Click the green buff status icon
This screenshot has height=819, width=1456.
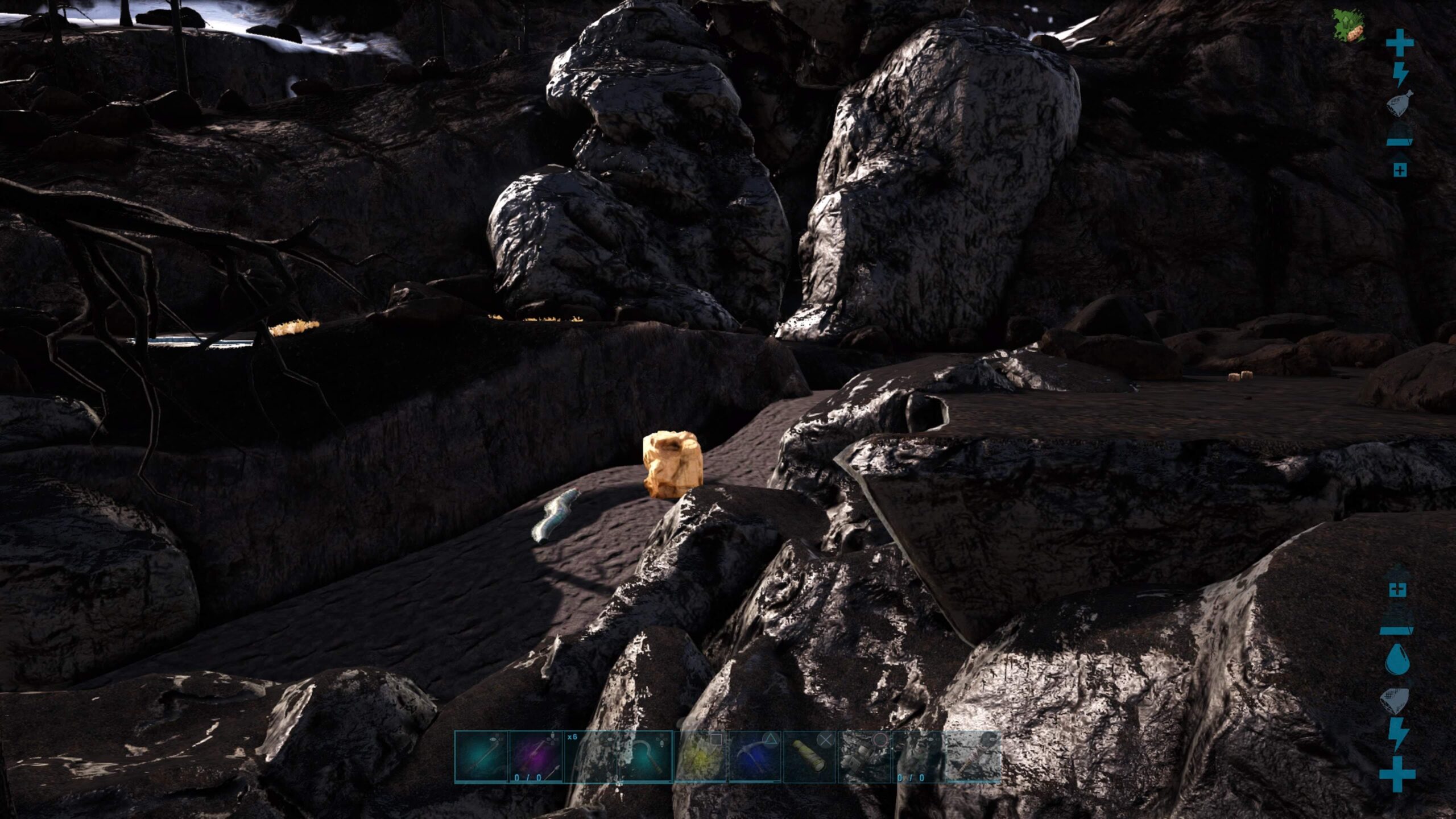(1349, 26)
